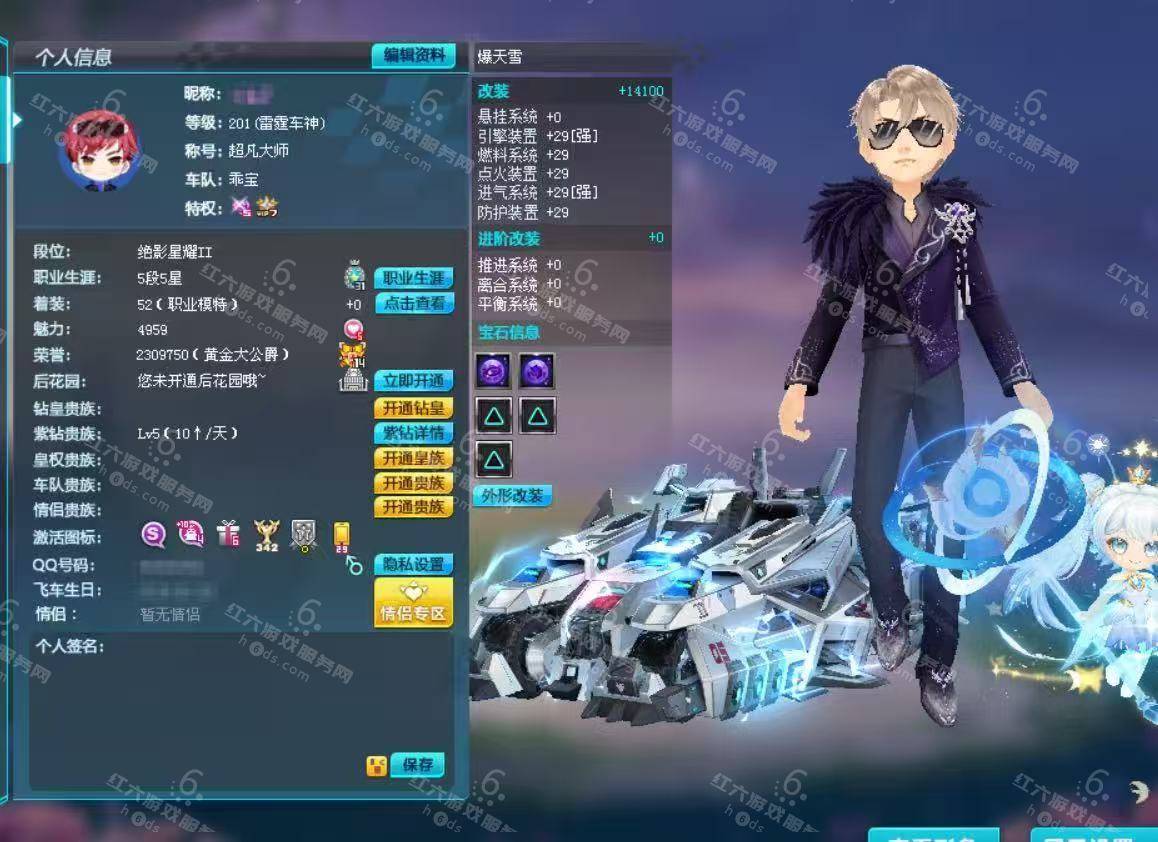Open 隐私设置 privacy settings
Image resolution: width=1158 pixels, height=842 pixels.
click(x=413, y=564)
